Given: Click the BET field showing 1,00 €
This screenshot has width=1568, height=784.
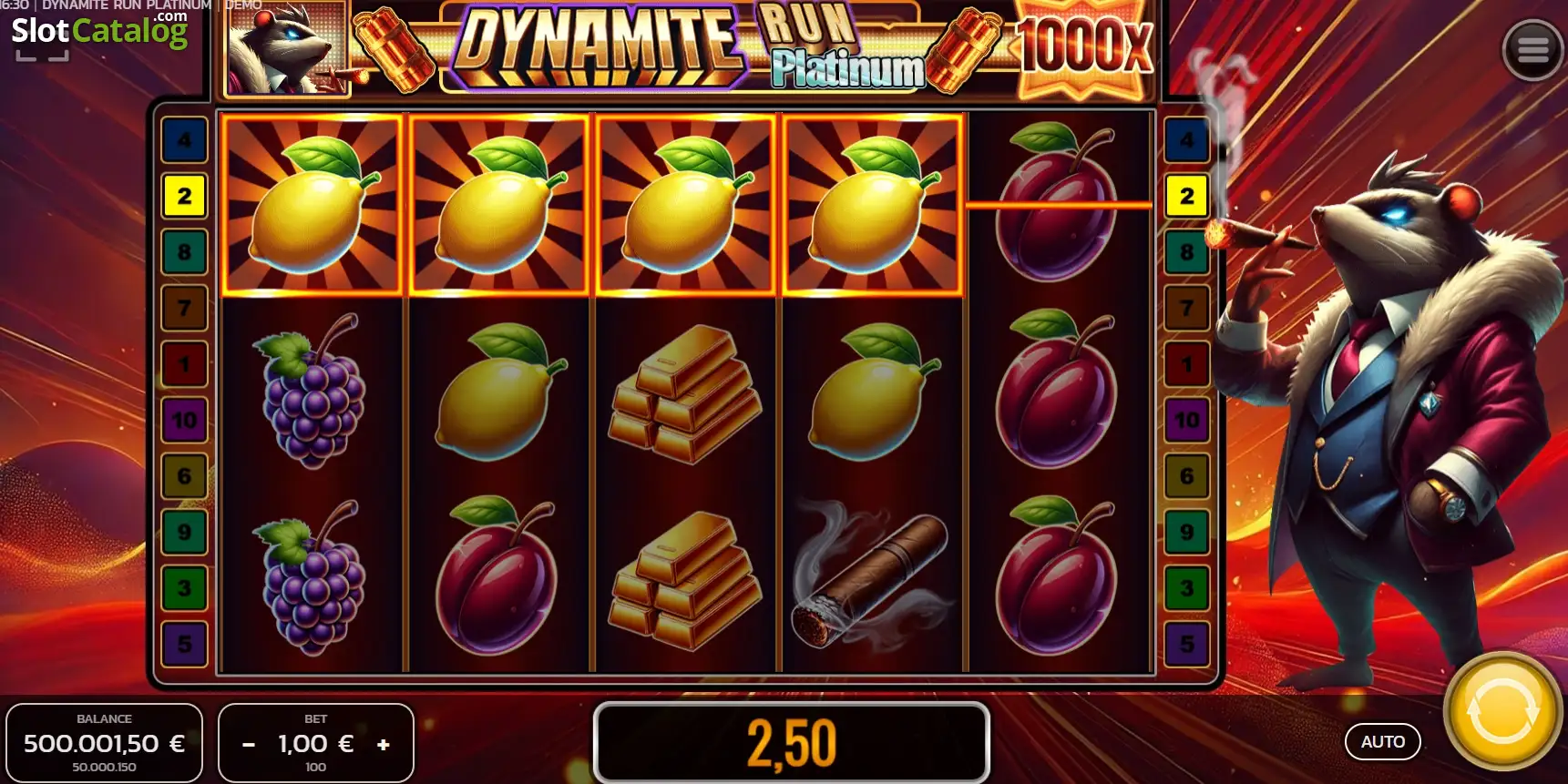Looking at the screenshot, I should [x=314, y=742].
